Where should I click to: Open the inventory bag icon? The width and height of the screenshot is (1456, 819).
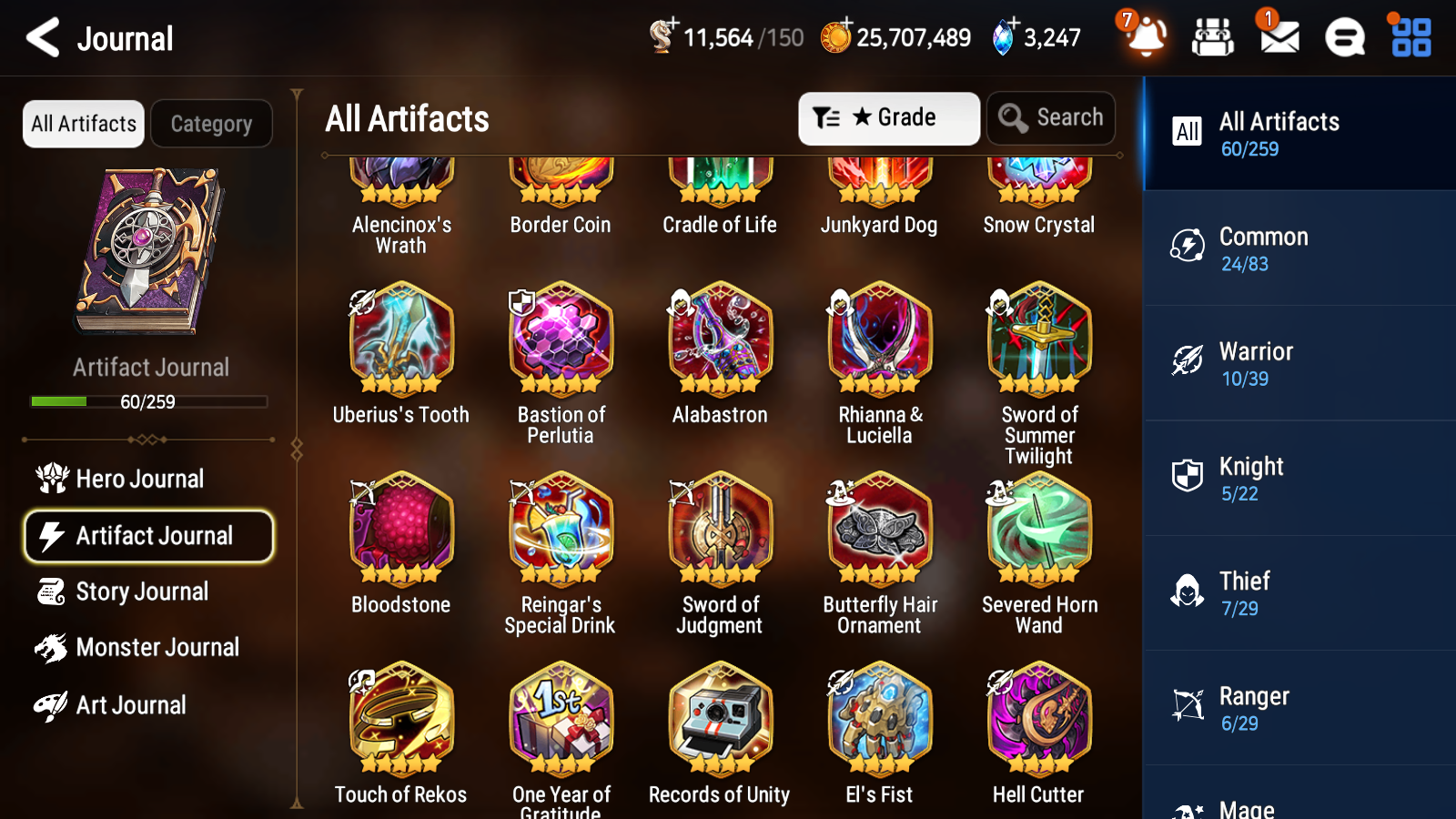[x=1213, y=38]
